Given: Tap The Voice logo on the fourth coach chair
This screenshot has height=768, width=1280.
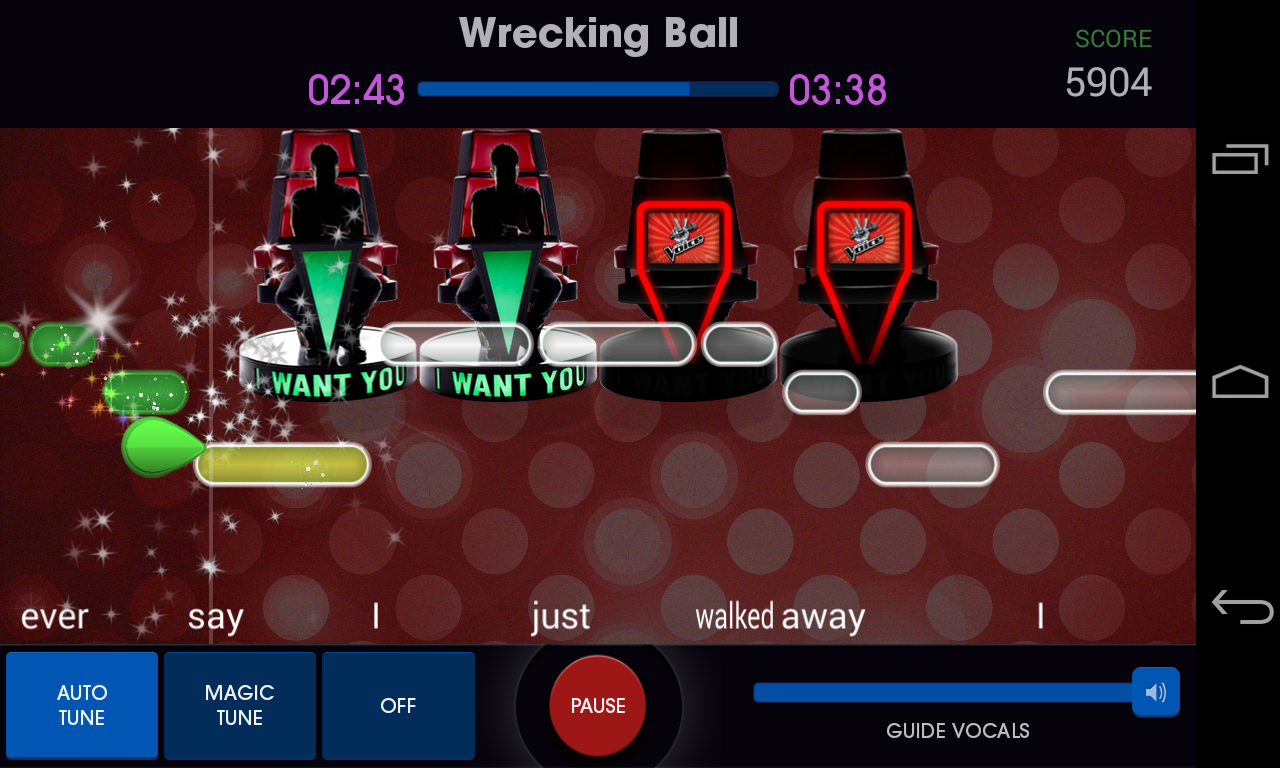Looking at the screenshot, I should (x=866, y=238).
